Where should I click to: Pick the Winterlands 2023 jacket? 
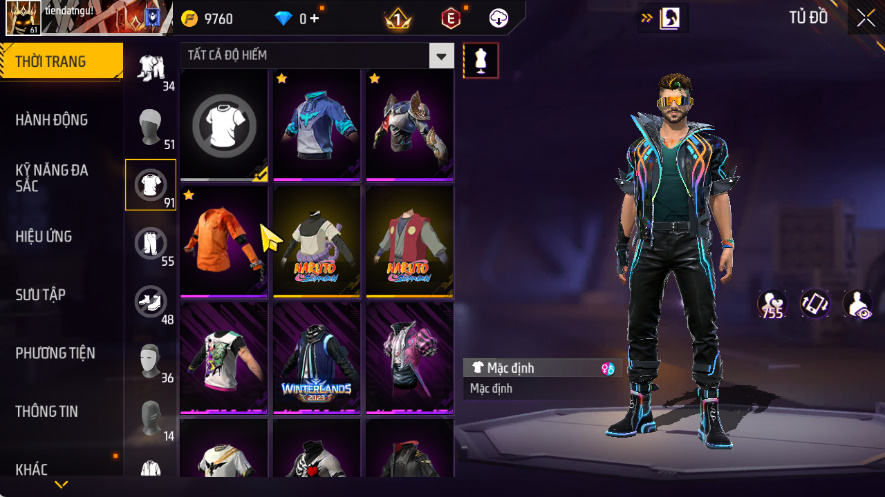316,358
